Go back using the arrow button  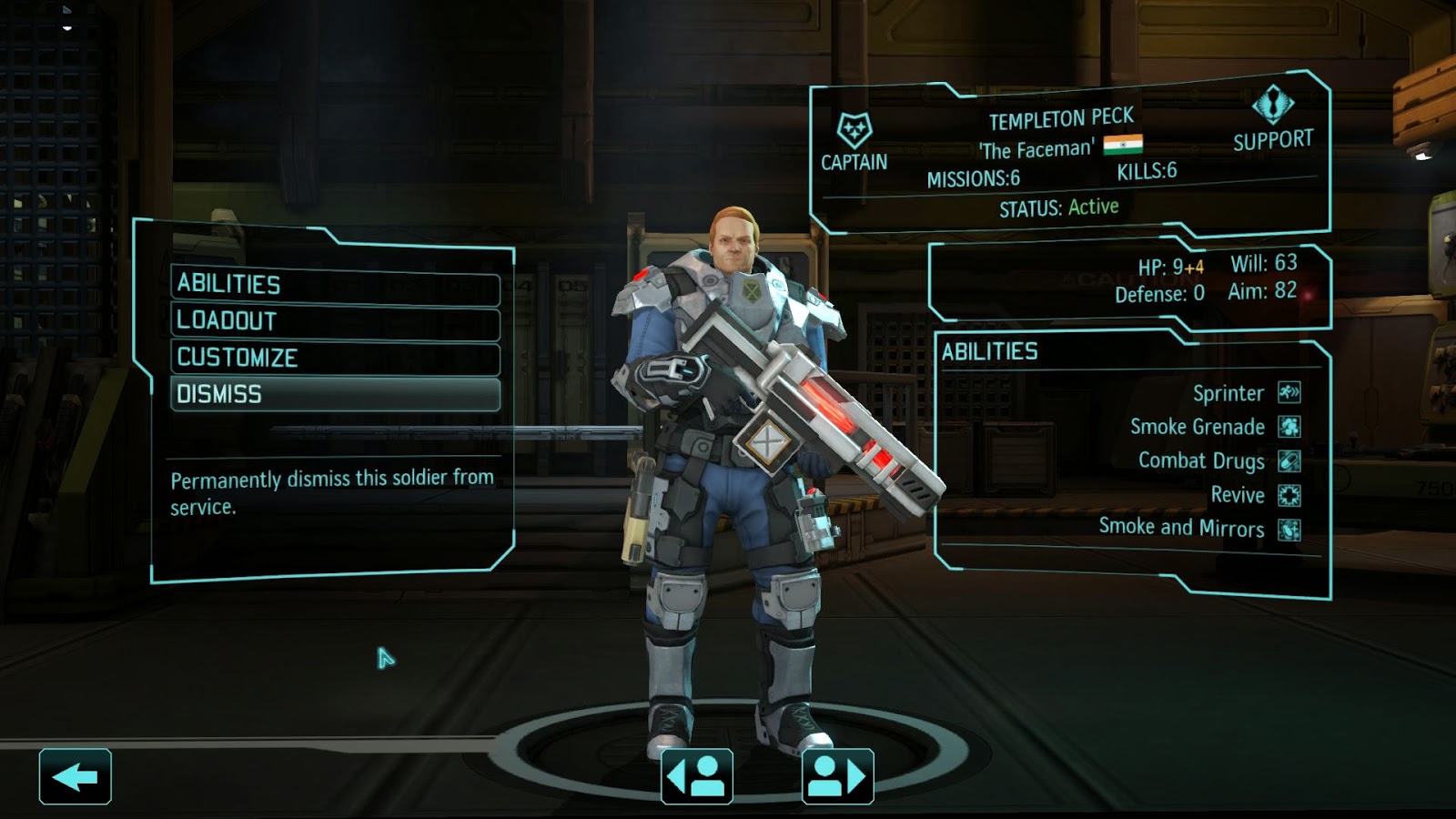(77, 776)
